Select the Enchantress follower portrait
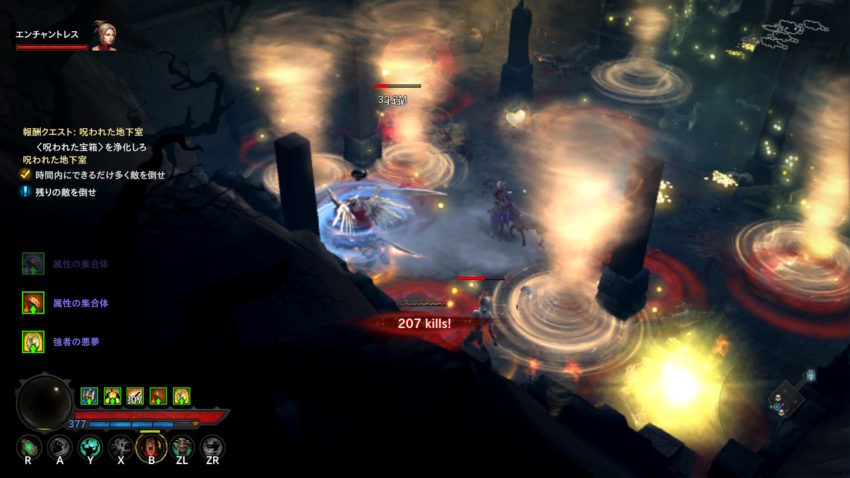 (104, 35)
